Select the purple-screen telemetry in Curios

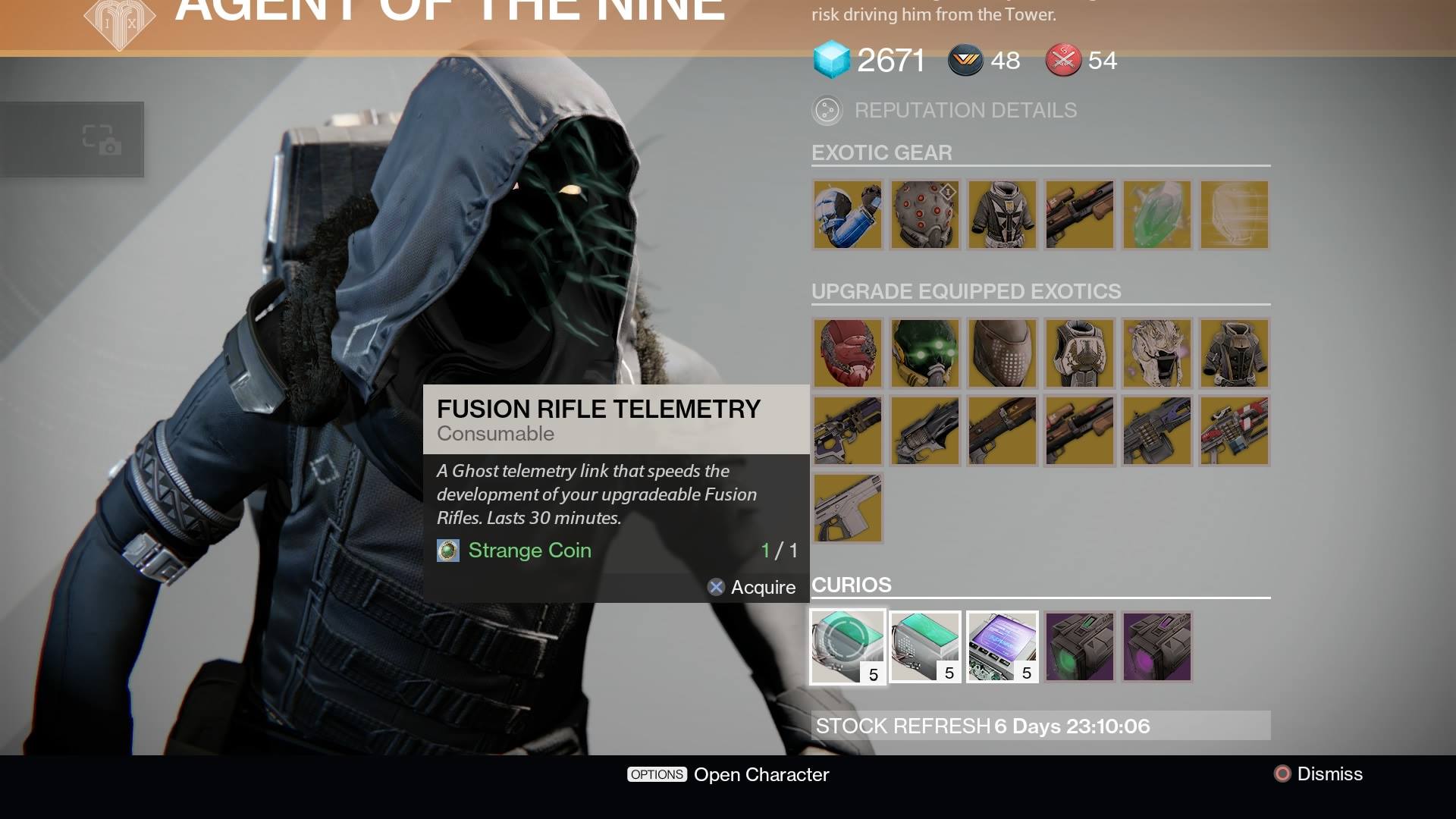1002,646
